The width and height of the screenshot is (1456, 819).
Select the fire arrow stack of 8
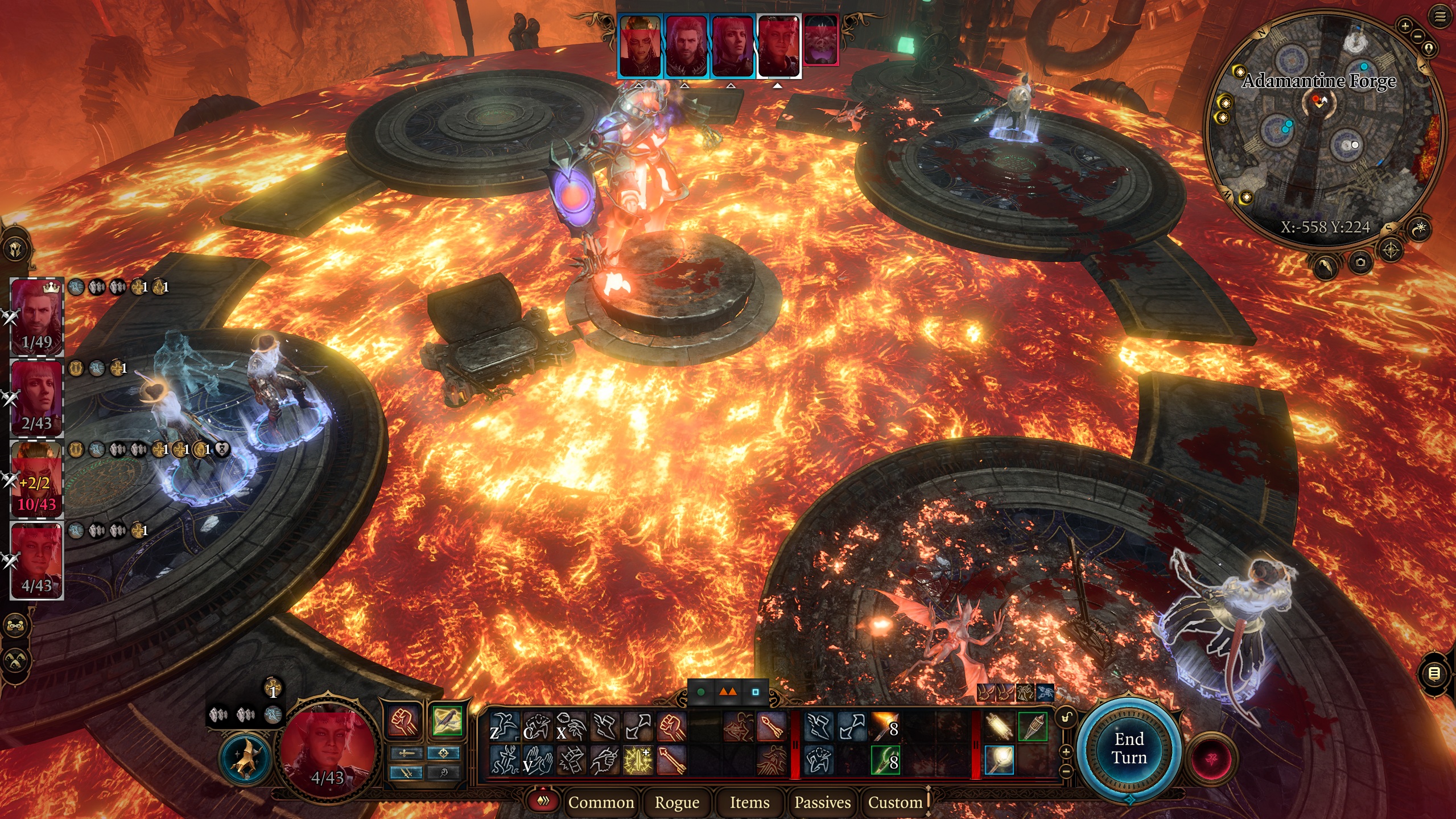coord(885,727)
